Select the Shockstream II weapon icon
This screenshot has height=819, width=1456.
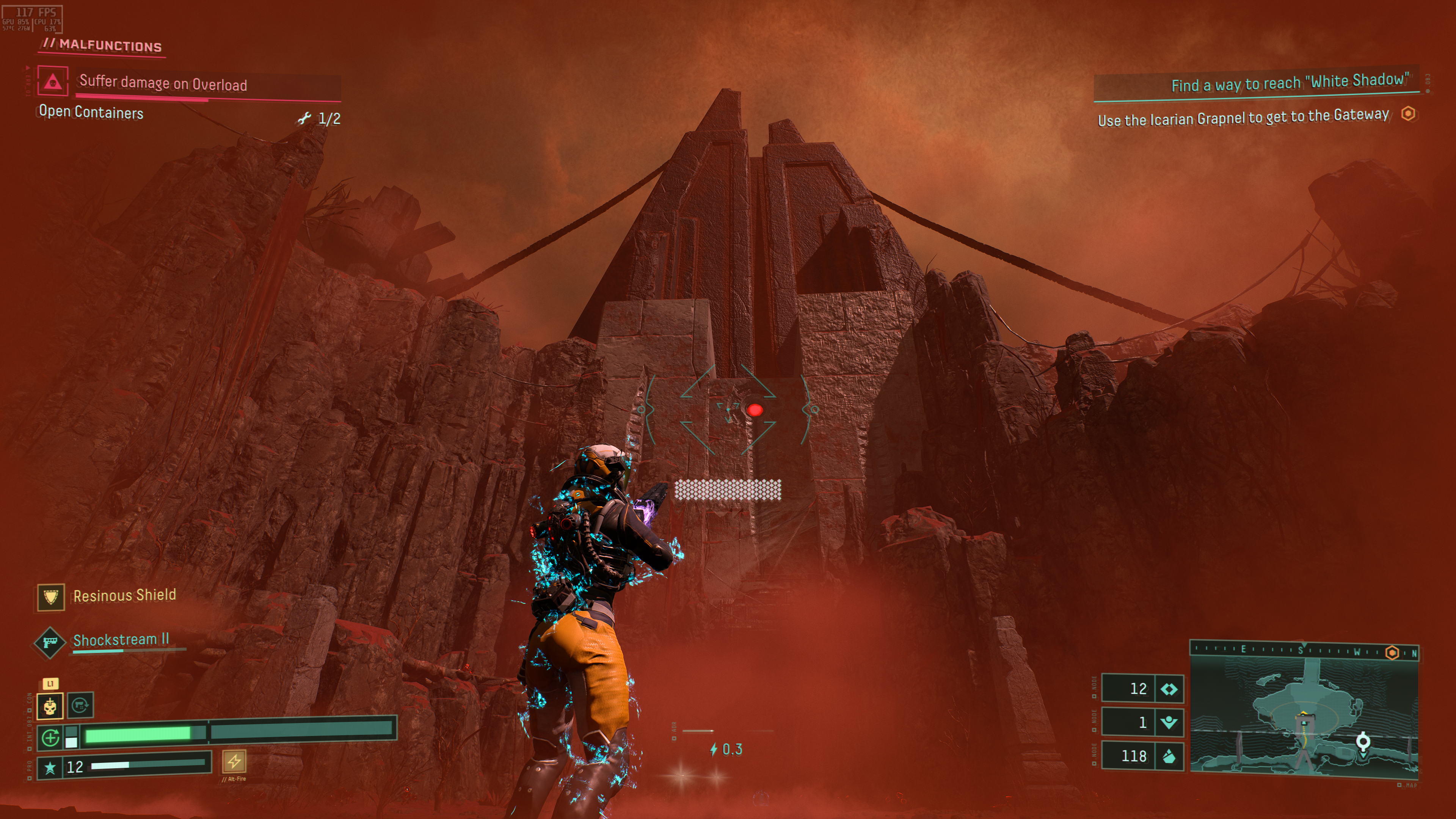coord(50,643)
